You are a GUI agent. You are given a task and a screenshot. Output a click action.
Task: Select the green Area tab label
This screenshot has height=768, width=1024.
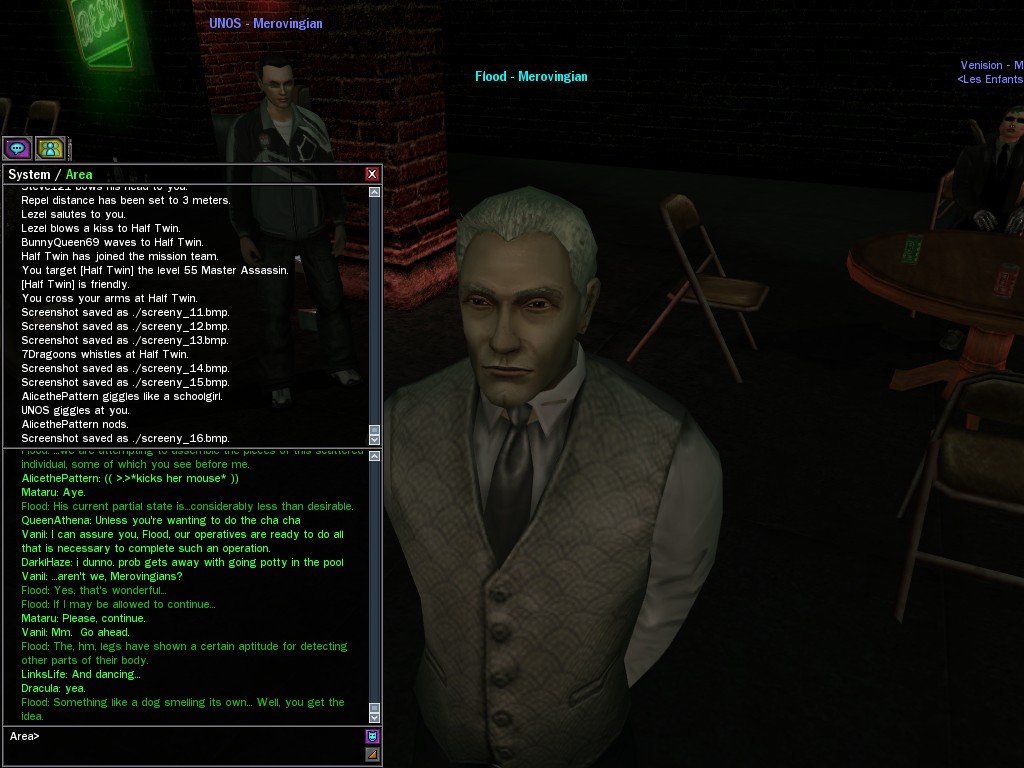click(x=79, y=174)
